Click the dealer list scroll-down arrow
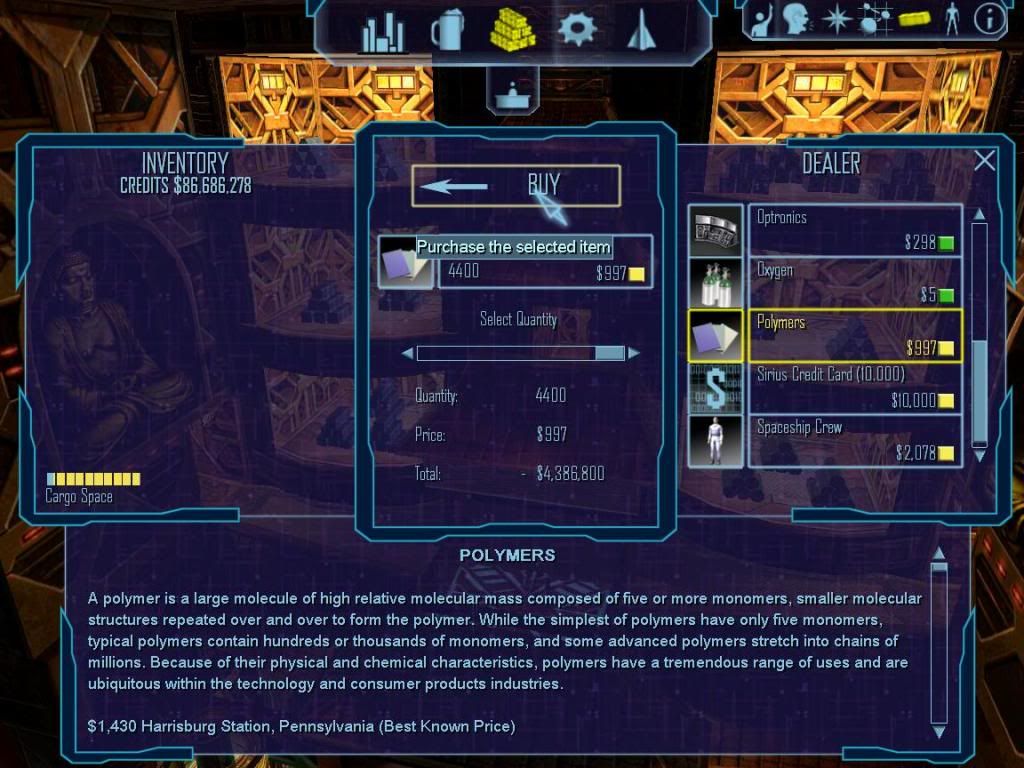This screenshot has width=1024, height=768. point(980,456)
